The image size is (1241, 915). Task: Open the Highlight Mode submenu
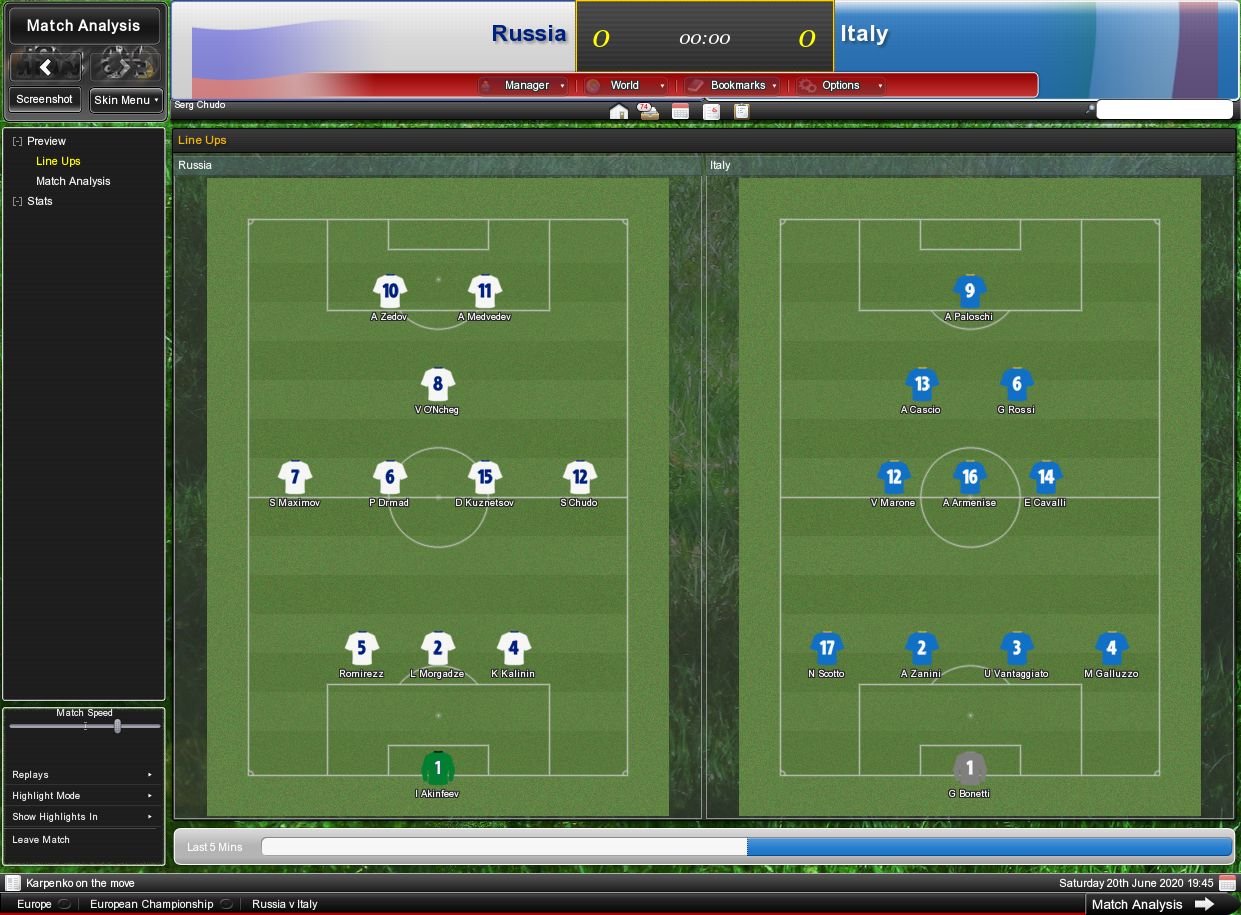[82, 796]
